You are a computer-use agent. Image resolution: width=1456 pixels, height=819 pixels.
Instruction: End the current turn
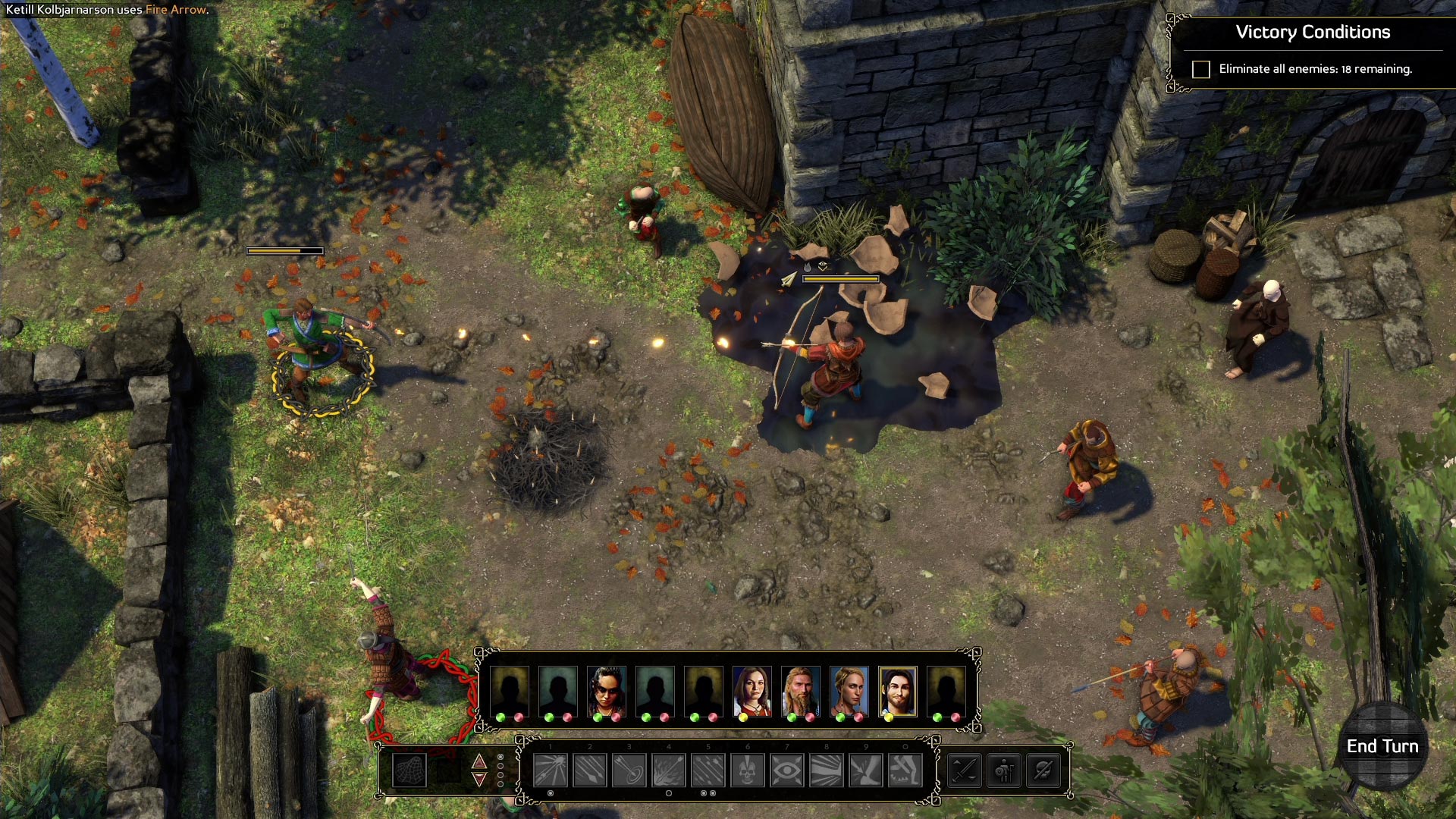pyautogui.click(x=1382, y=747)
